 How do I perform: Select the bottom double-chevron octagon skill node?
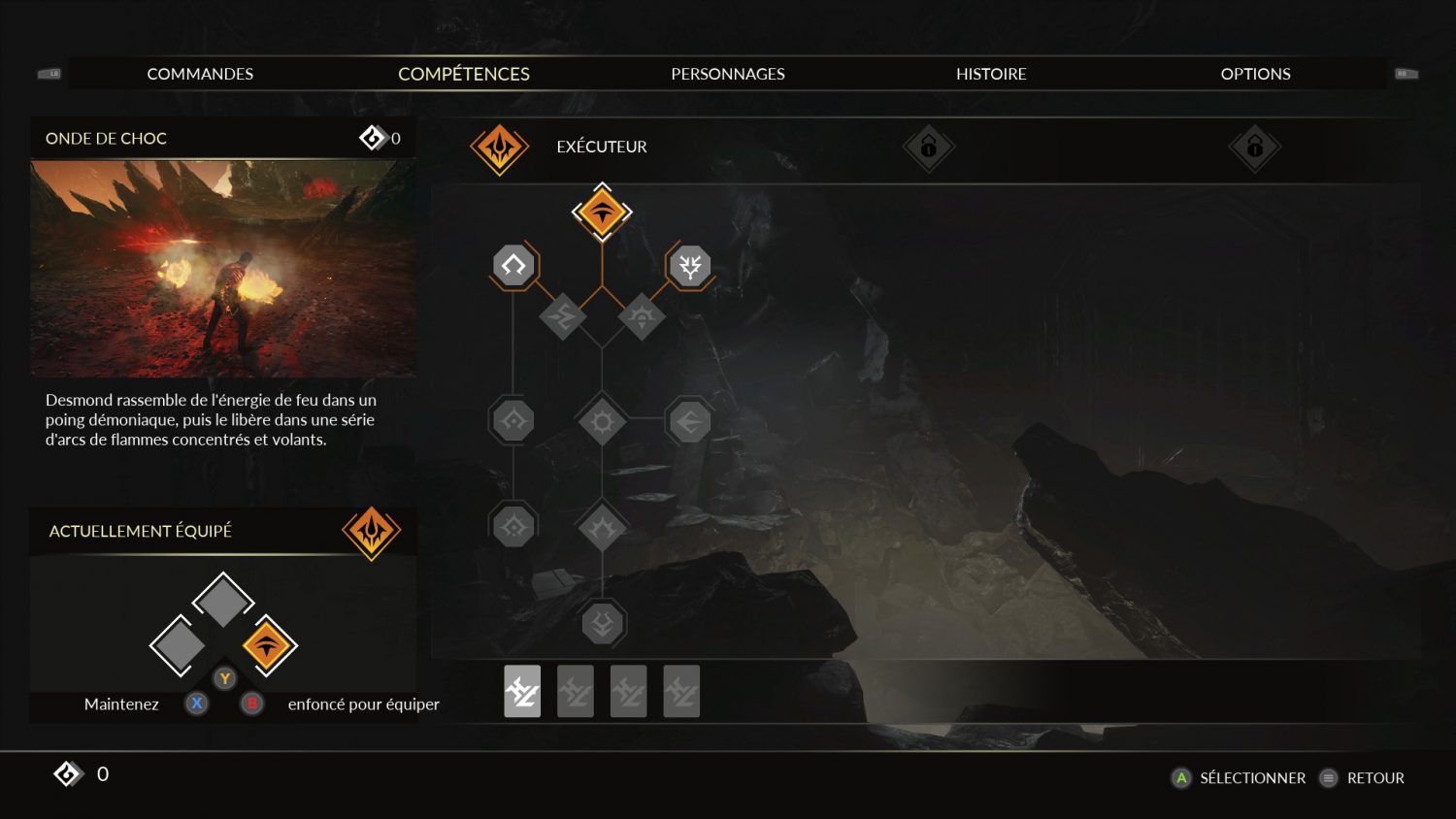[x=602, y=624]
